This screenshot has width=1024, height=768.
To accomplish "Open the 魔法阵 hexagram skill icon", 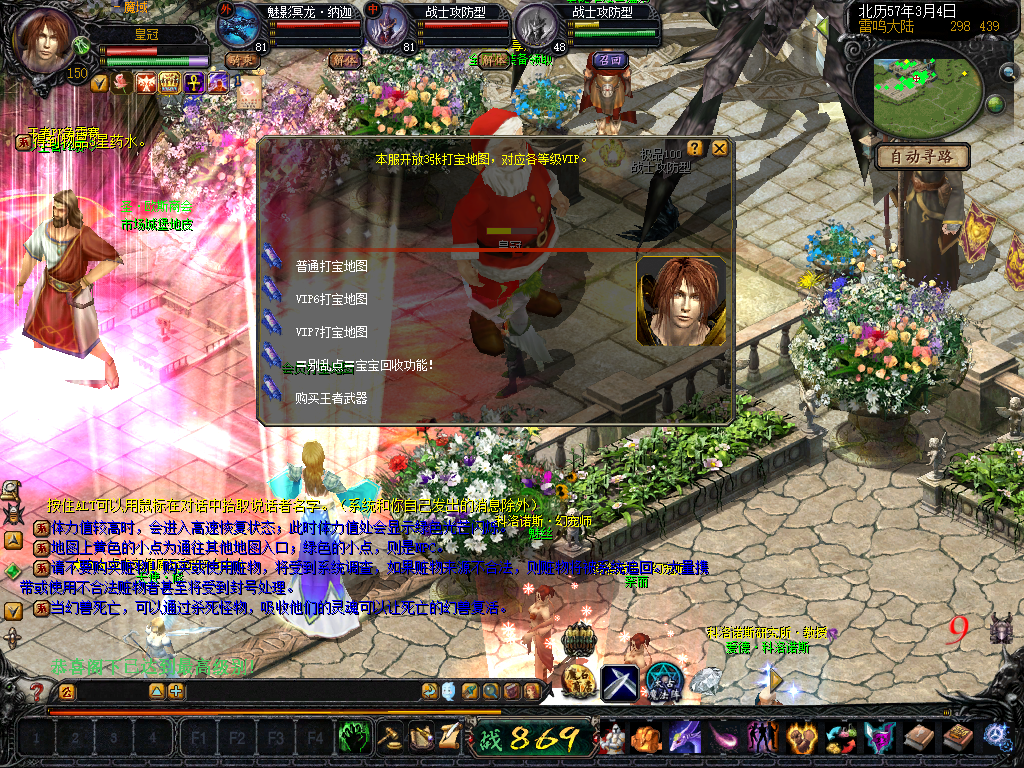I will pos(663,681).
